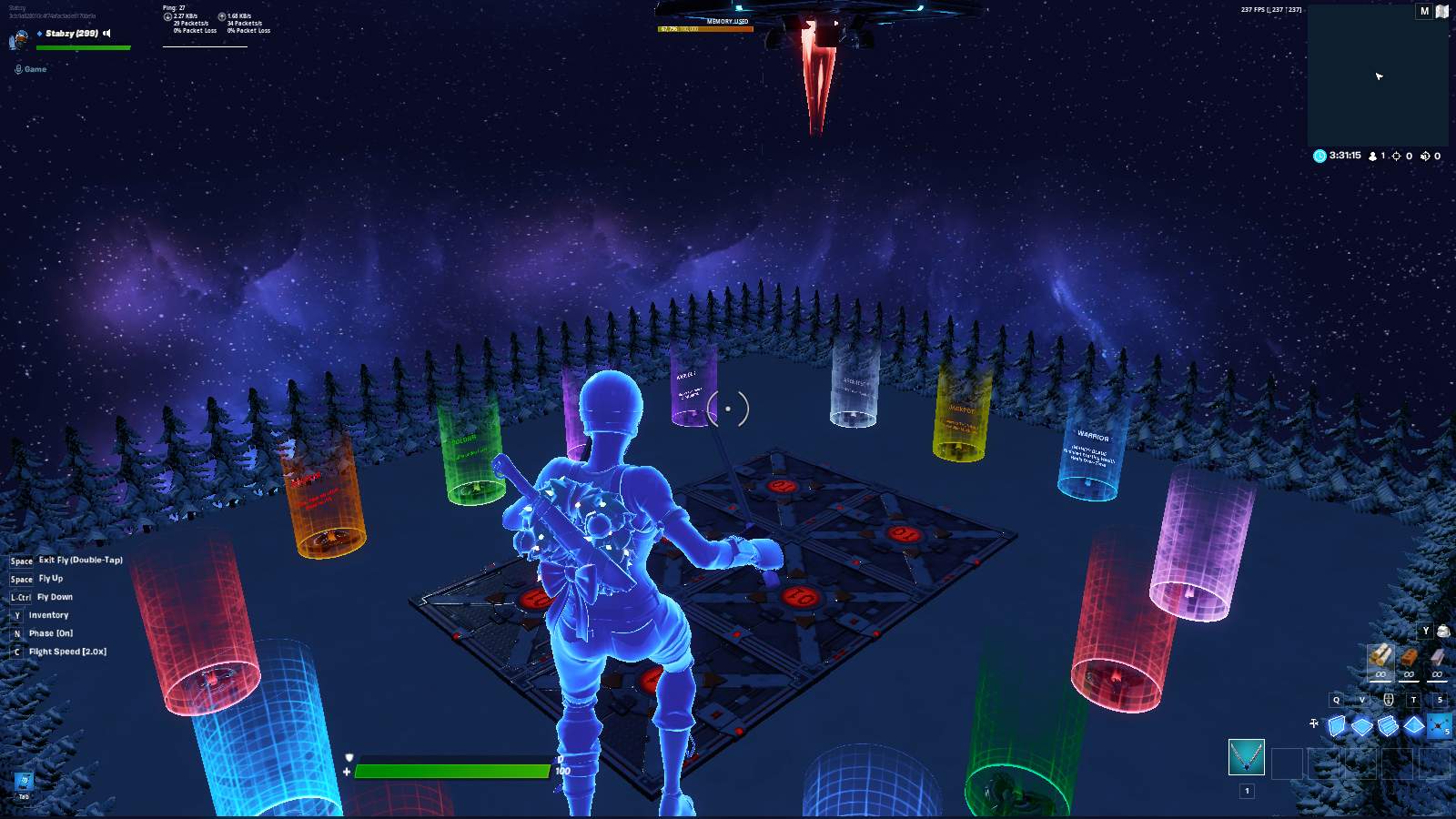This screenshot has width=1456, height=819.
Task: Toggle the speaker icon beside Stabzy
Action: pos(107,34)
